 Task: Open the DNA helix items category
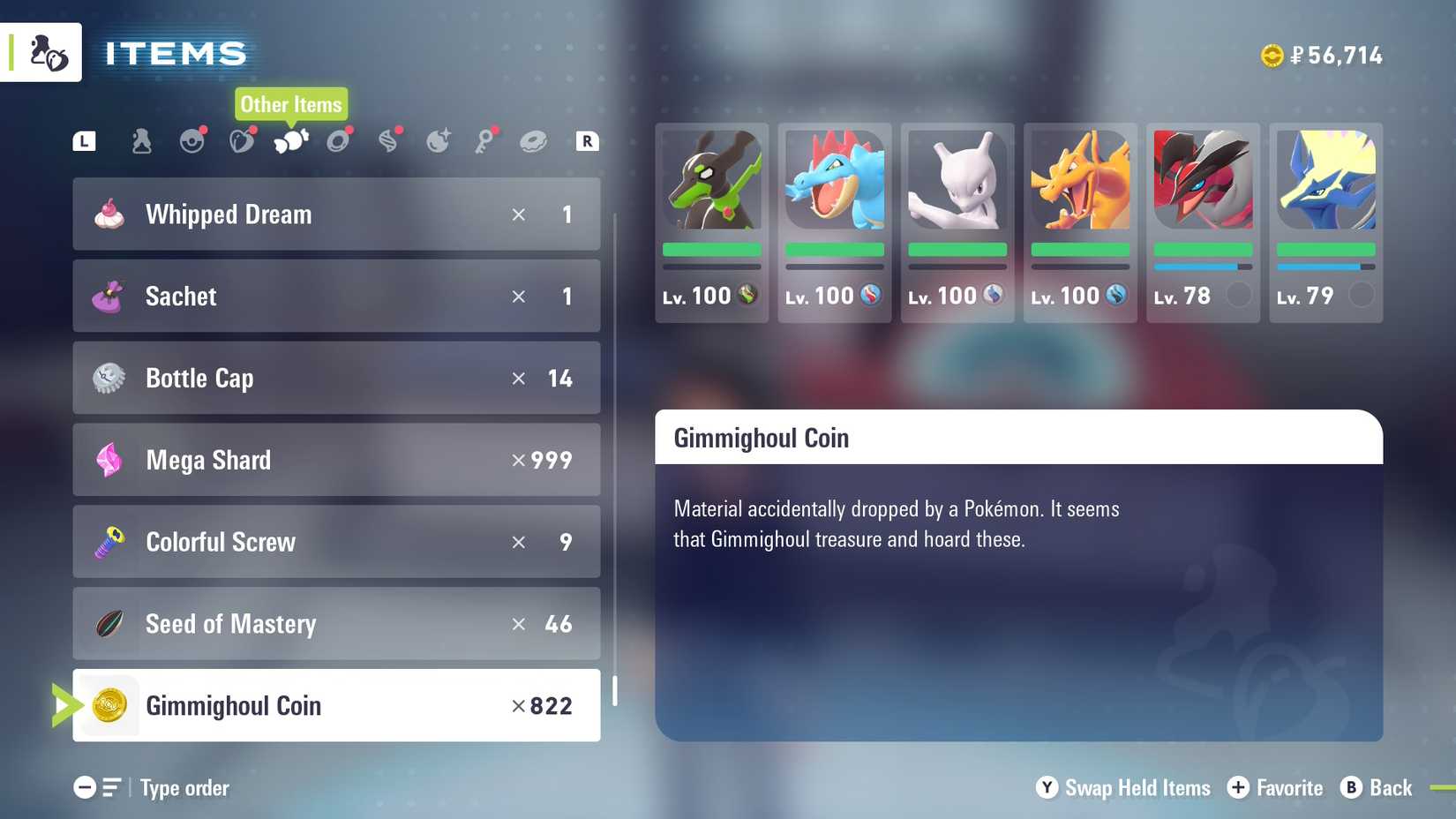pos(390,140)
